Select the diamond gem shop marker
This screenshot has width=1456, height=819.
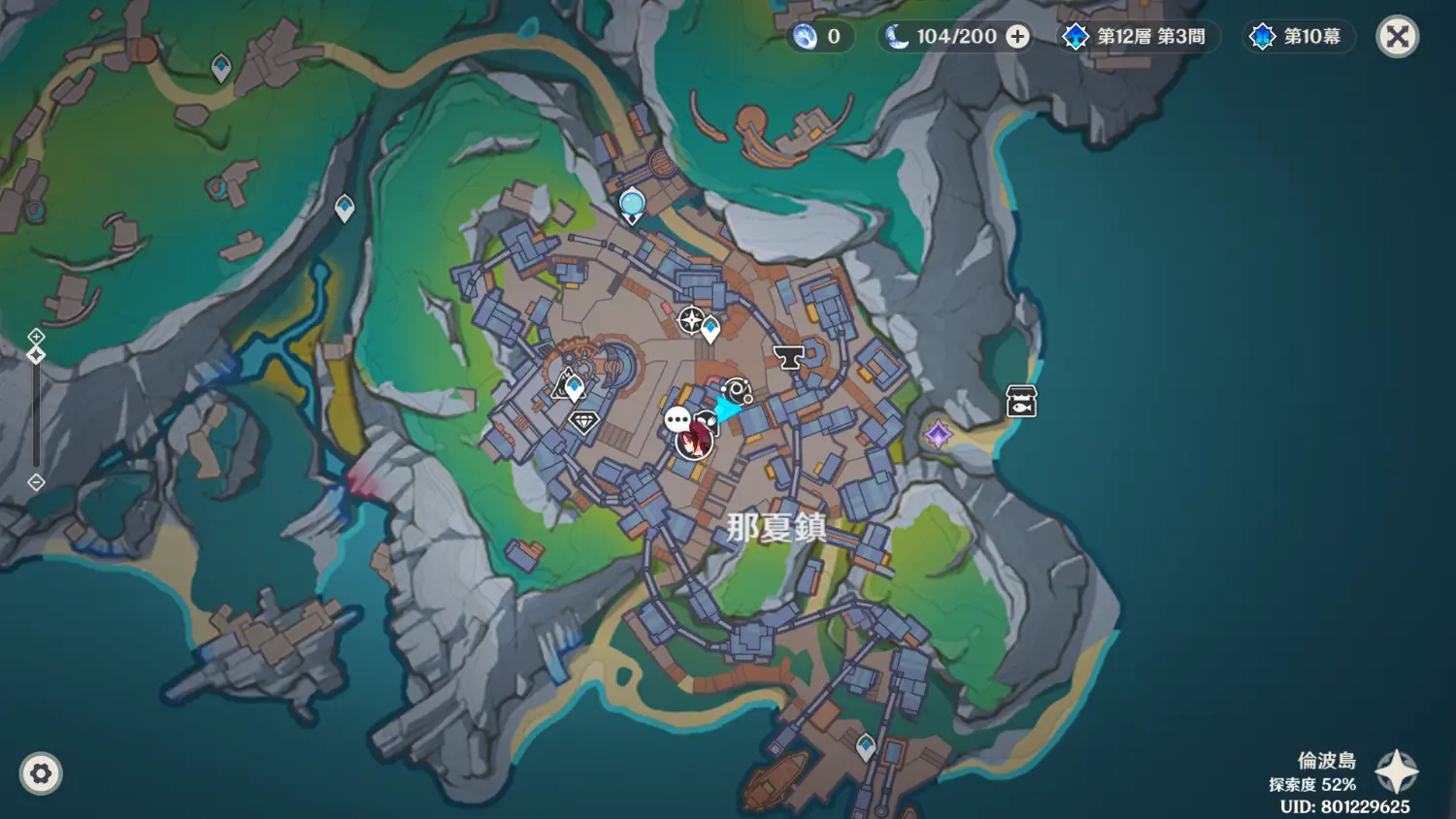(x=584, y=421)
